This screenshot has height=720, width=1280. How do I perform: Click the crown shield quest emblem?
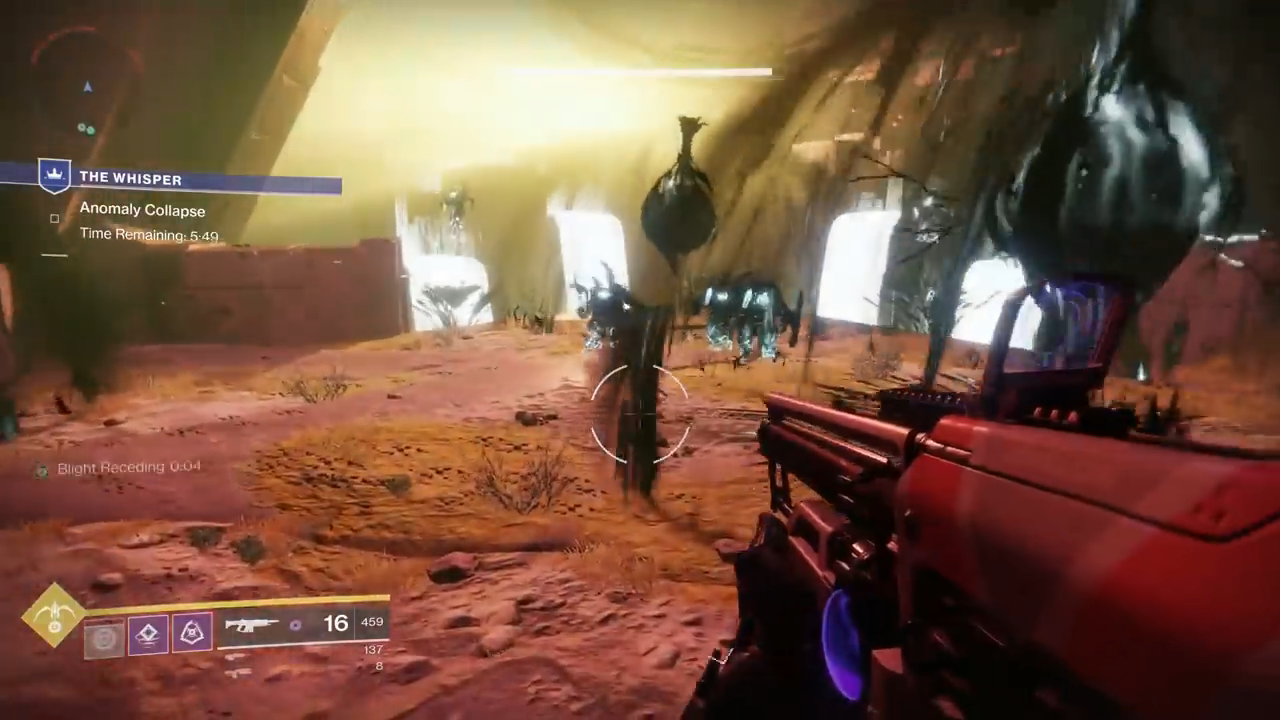pos(53,176)
